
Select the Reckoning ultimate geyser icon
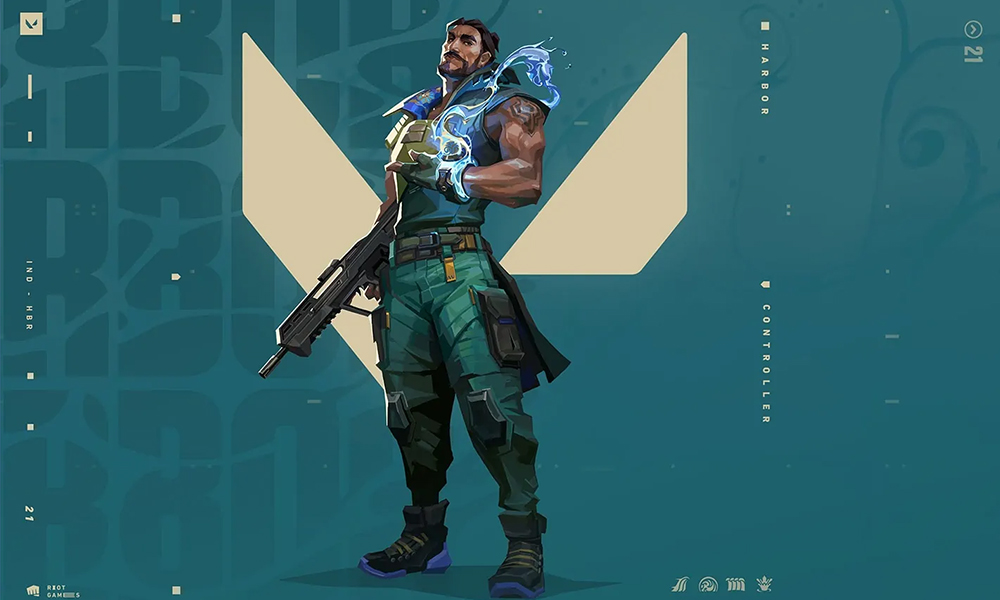[764, 584]
